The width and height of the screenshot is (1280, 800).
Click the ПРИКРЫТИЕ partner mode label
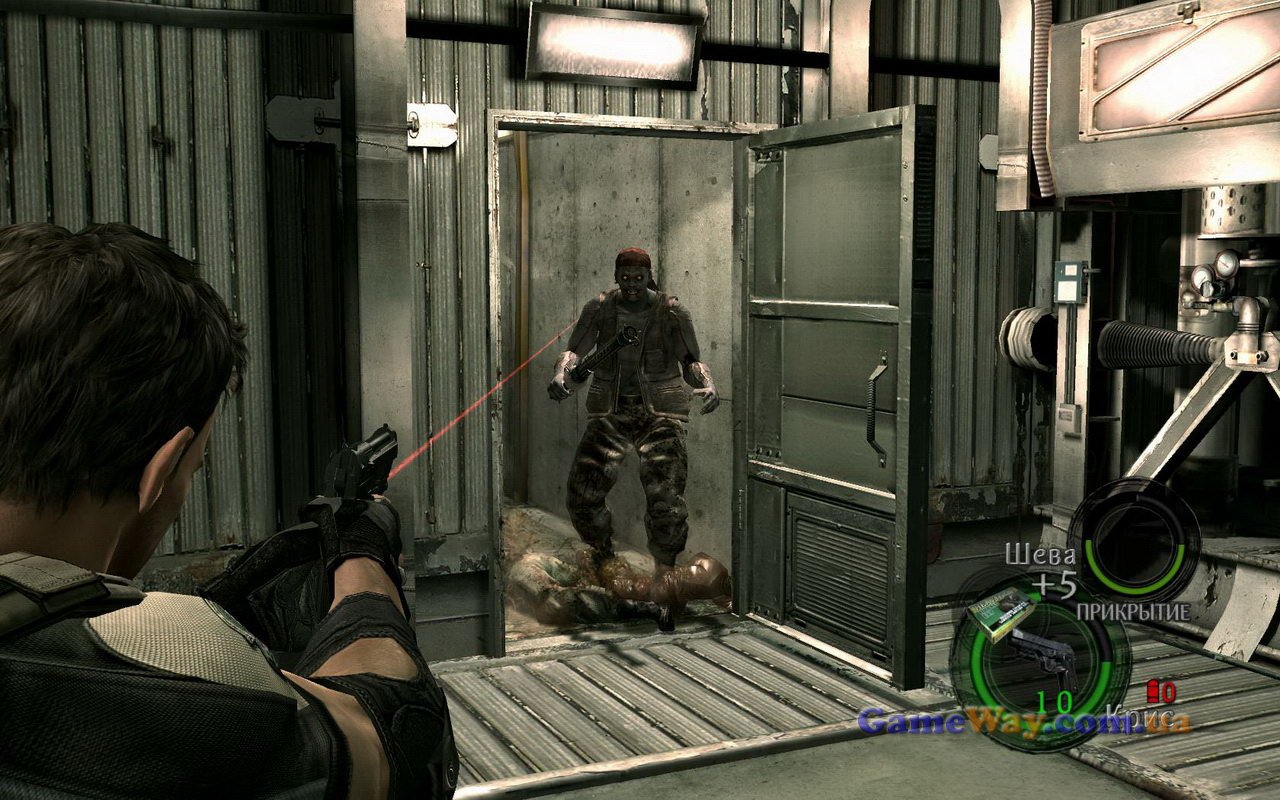pyautogui.click(x=1133, y=610)
